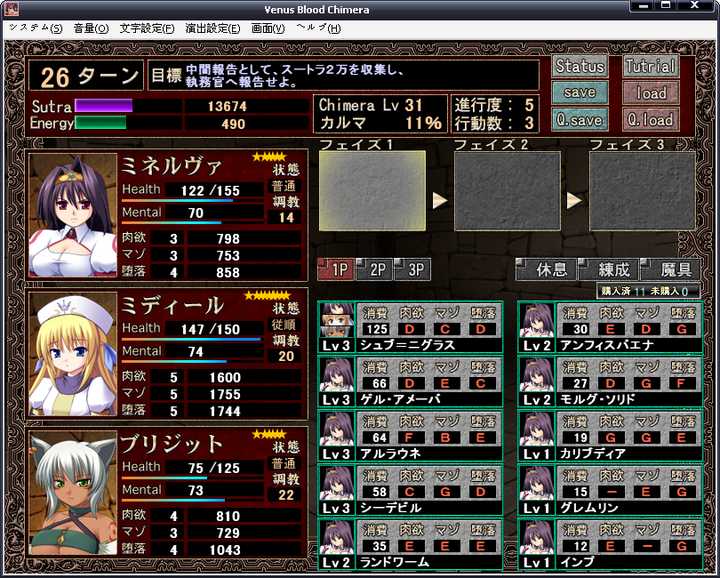Open the システム(S) menu
720x578 pixels.
35,28
